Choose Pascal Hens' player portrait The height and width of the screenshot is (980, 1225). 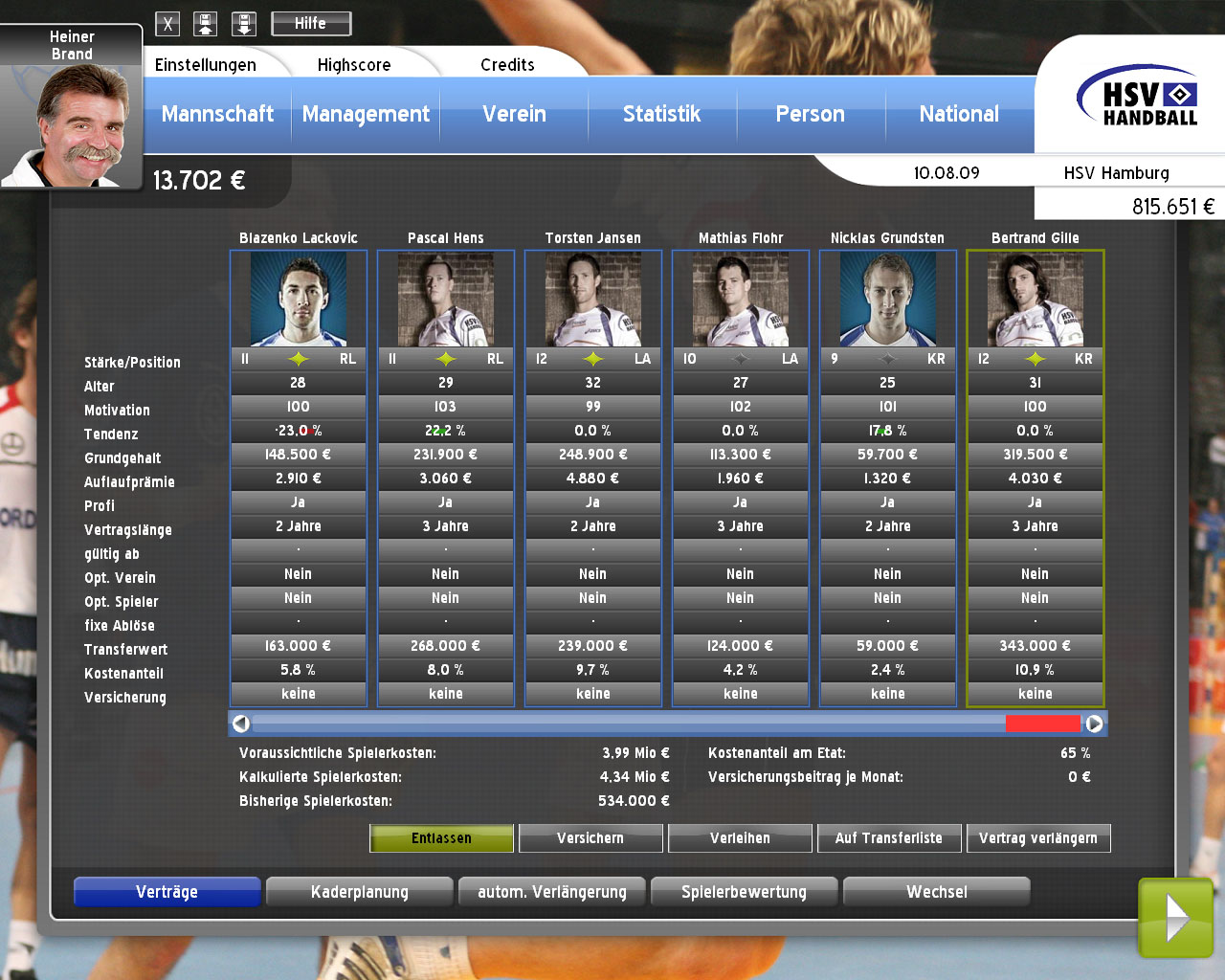pos(446,299)
